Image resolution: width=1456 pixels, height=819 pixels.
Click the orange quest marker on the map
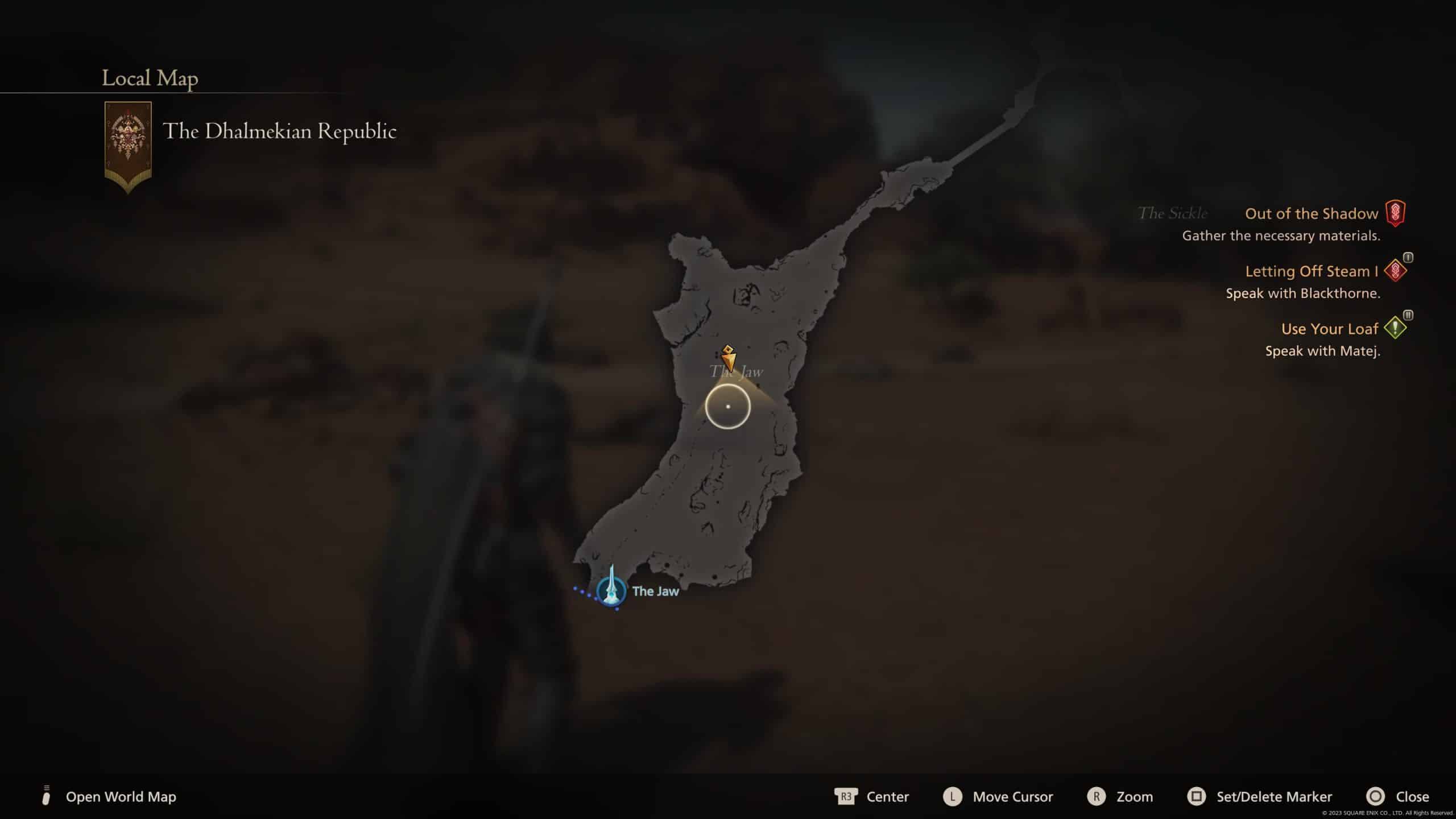coord(728,358)
